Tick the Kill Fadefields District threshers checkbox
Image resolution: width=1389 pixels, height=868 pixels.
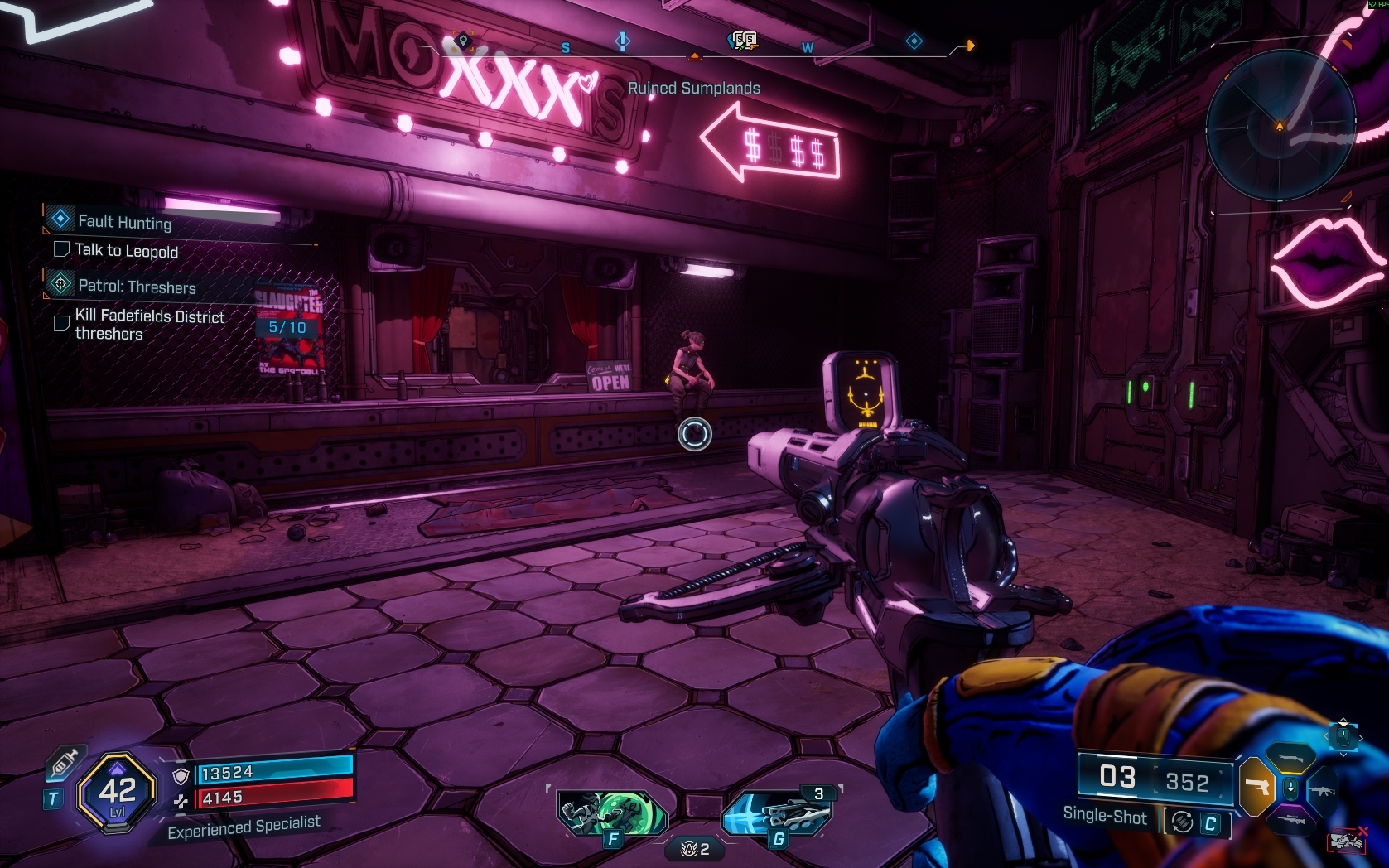point(61,323)
